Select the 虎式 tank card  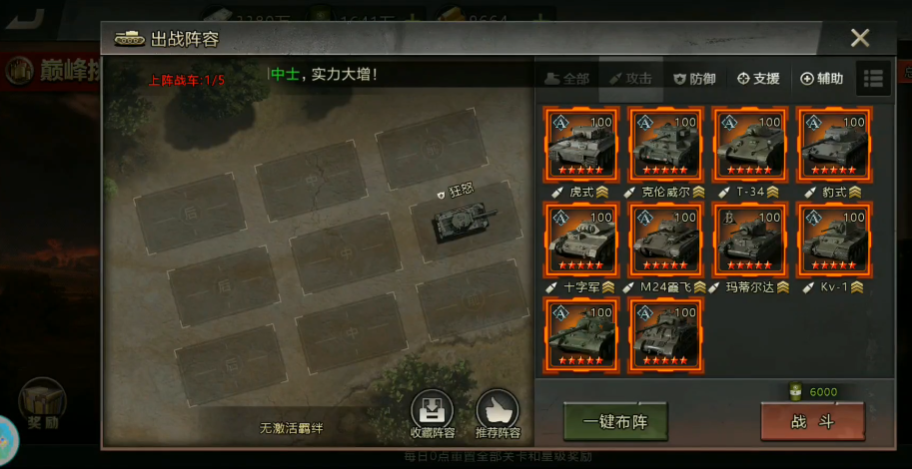point(581,143)
